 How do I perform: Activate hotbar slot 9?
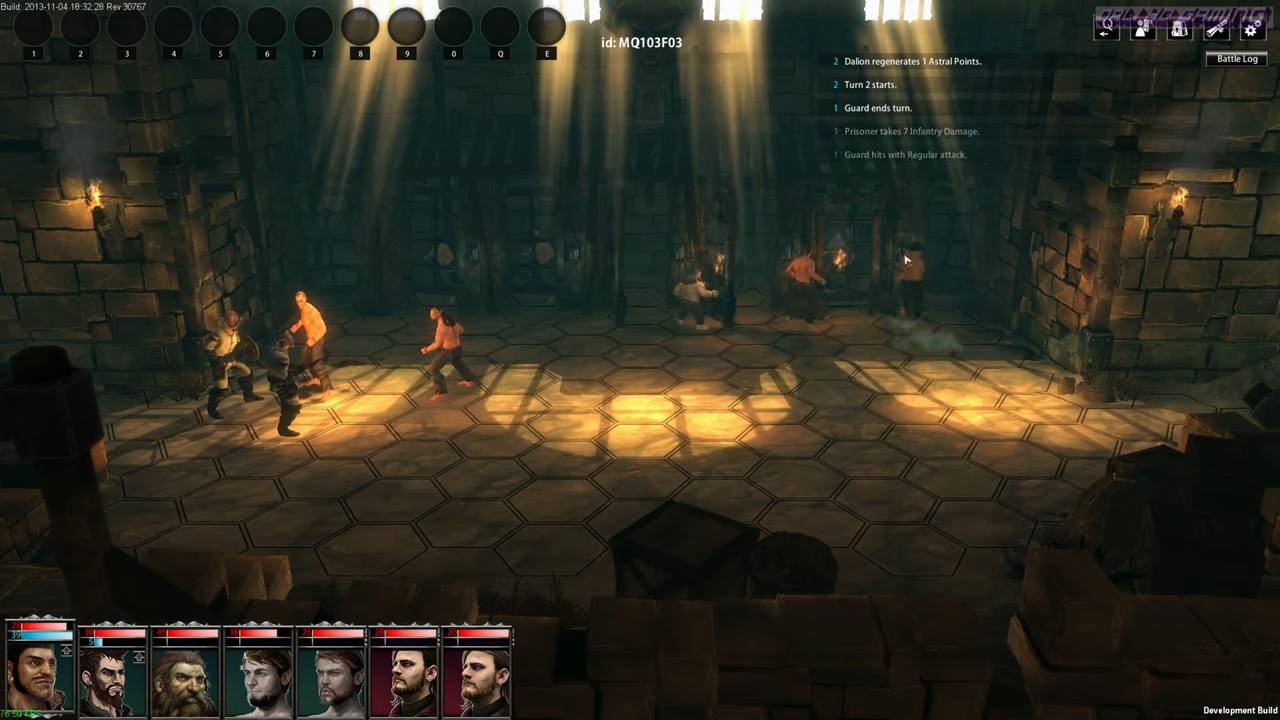pos(406,25)
